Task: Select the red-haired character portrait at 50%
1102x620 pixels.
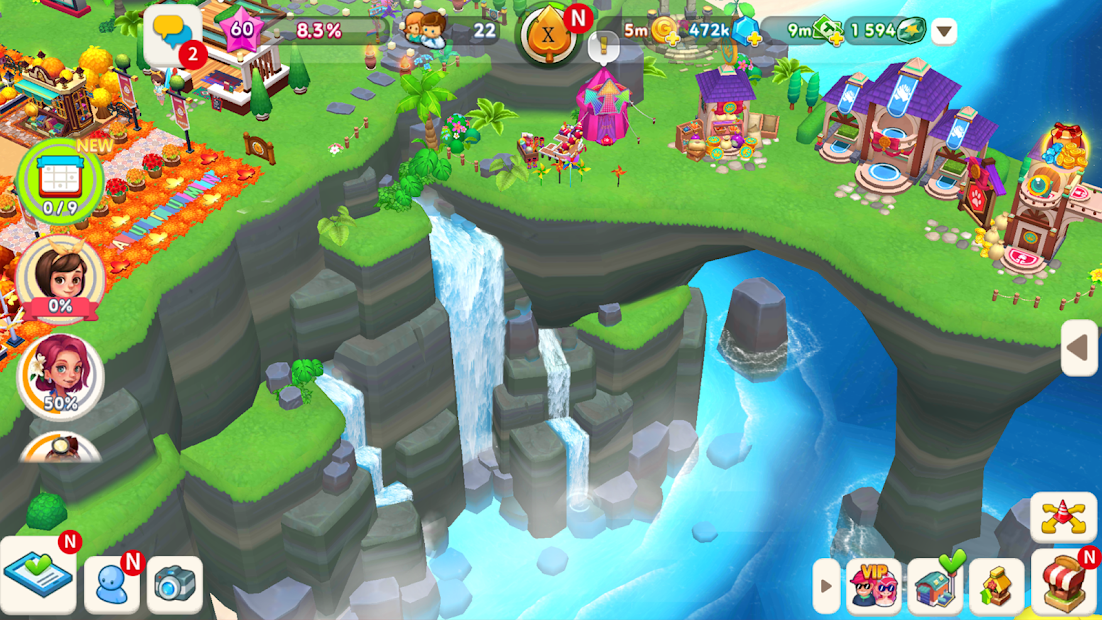Action: pos(60,375)
